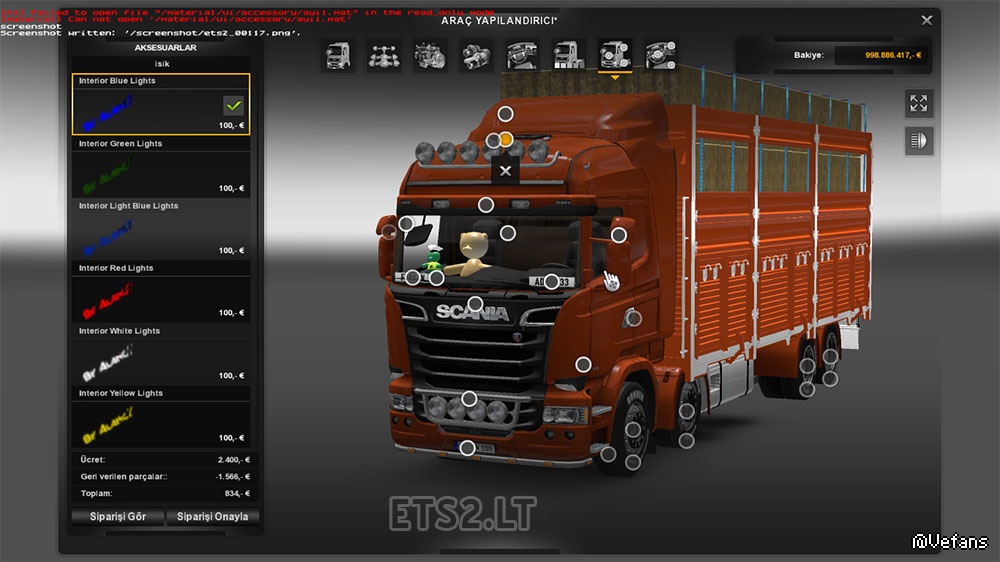Select the orange highlighted roof accessory node
Viewport: 1000px width, 562px height.
pos(506,139)
